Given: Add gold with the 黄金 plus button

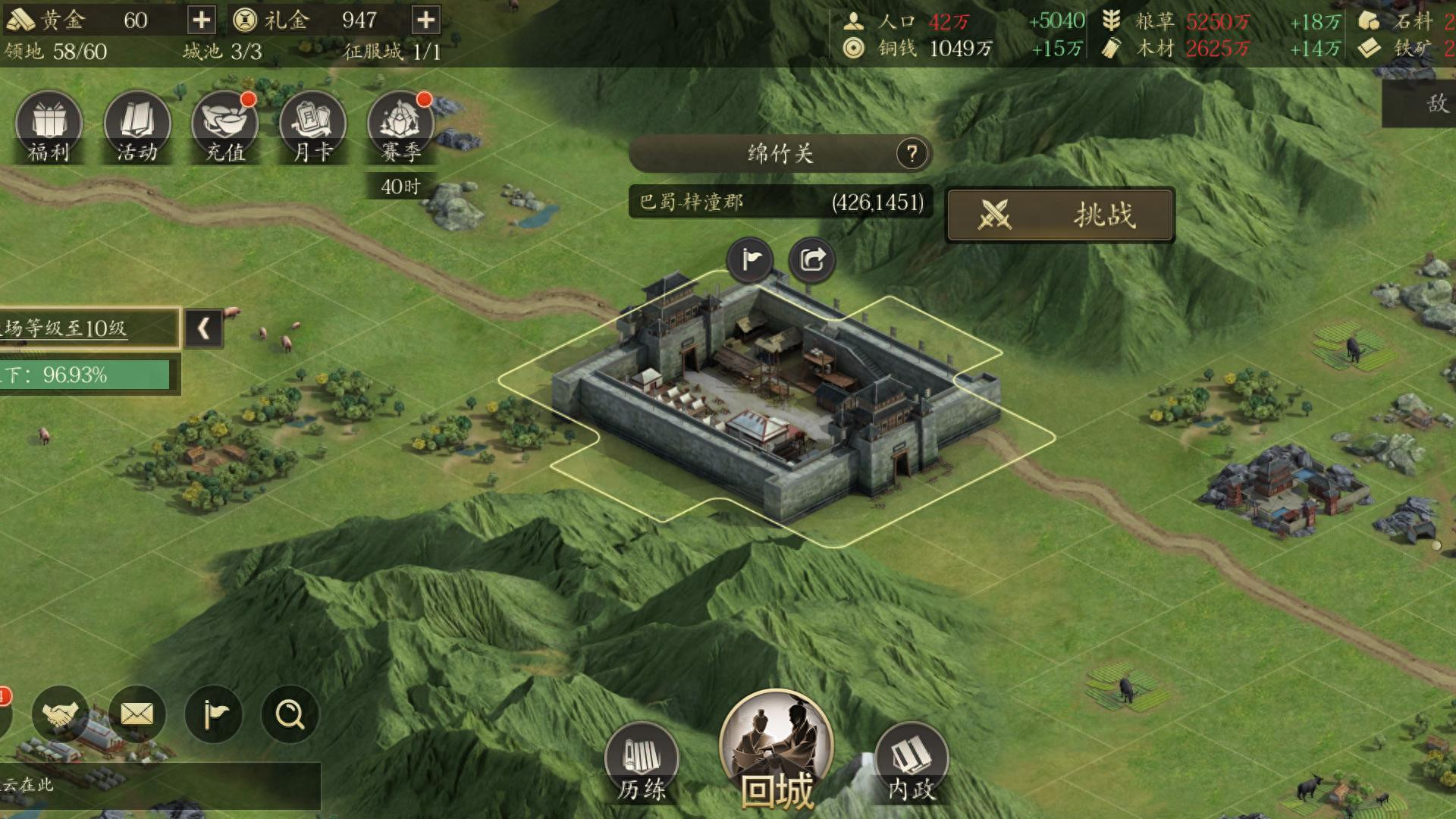Looking at the screenshot, I should pos(202,20).
